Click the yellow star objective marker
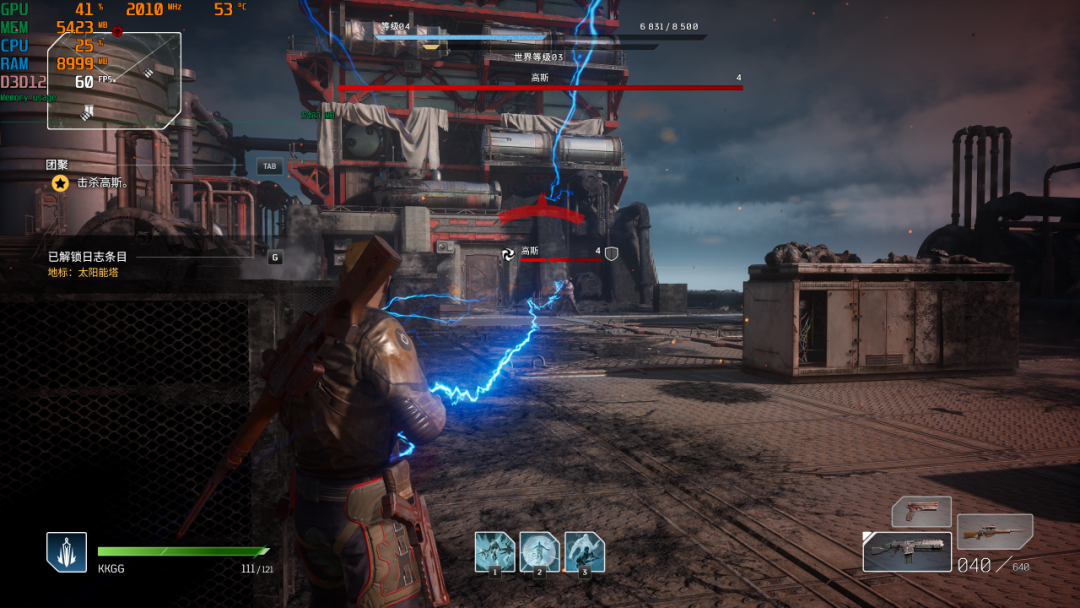 [x=60, y=184]
